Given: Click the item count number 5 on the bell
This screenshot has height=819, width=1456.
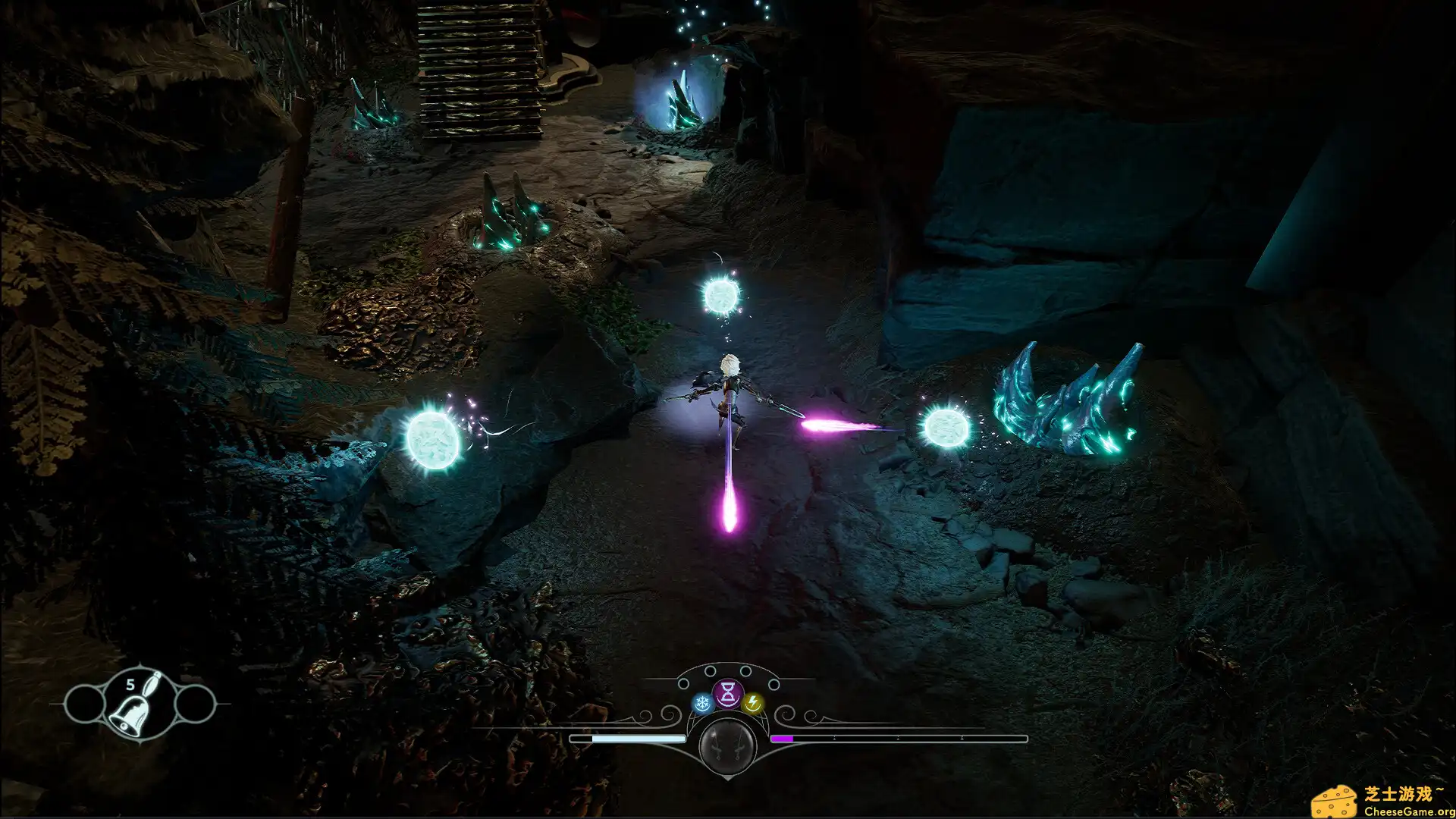Looking at the screenshot, I should (x=130, y=684).
